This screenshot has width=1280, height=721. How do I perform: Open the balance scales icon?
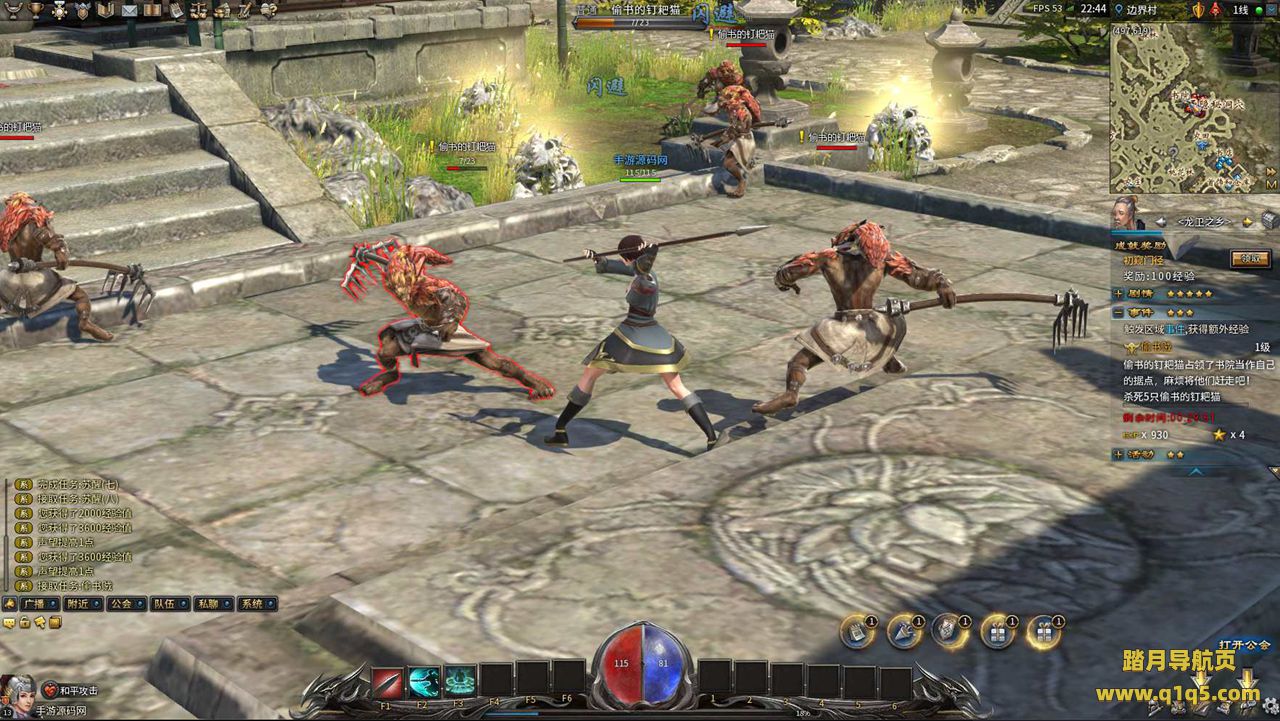tap(199, 10)
